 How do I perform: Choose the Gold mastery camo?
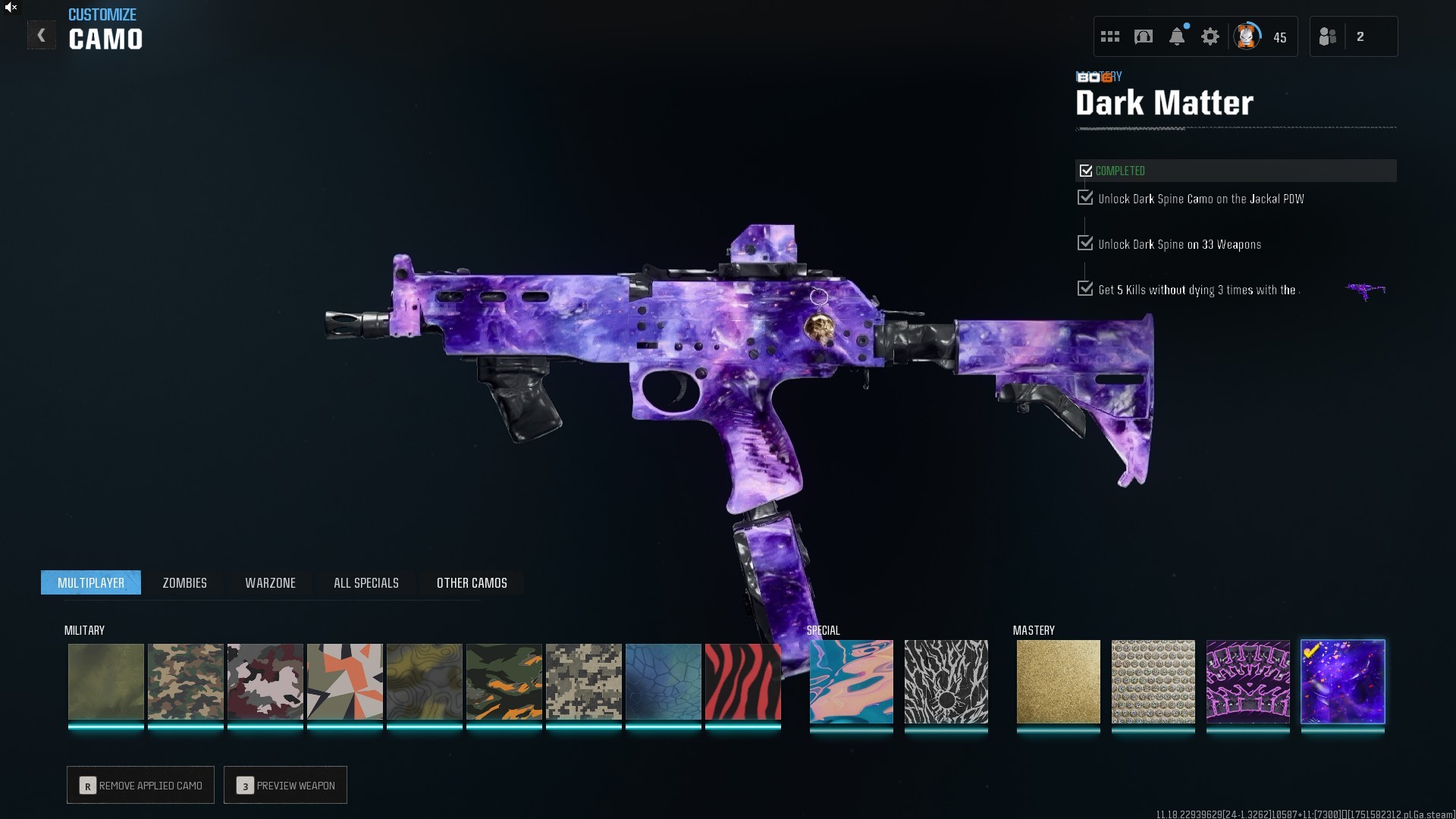[1058, 681]
